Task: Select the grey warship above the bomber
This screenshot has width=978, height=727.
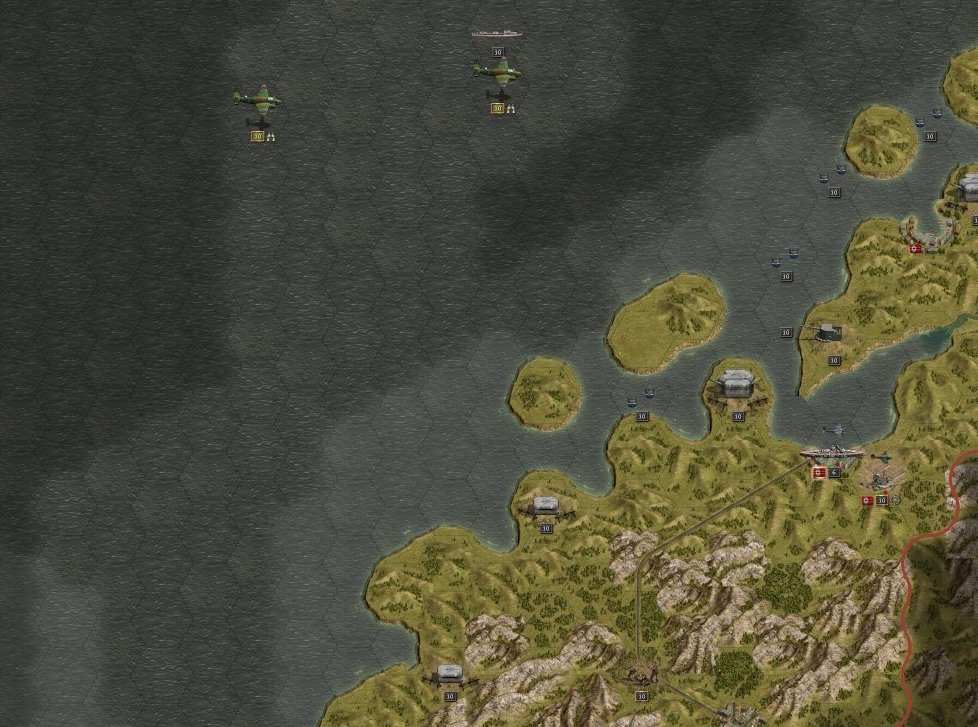Action: coord(497,34)
